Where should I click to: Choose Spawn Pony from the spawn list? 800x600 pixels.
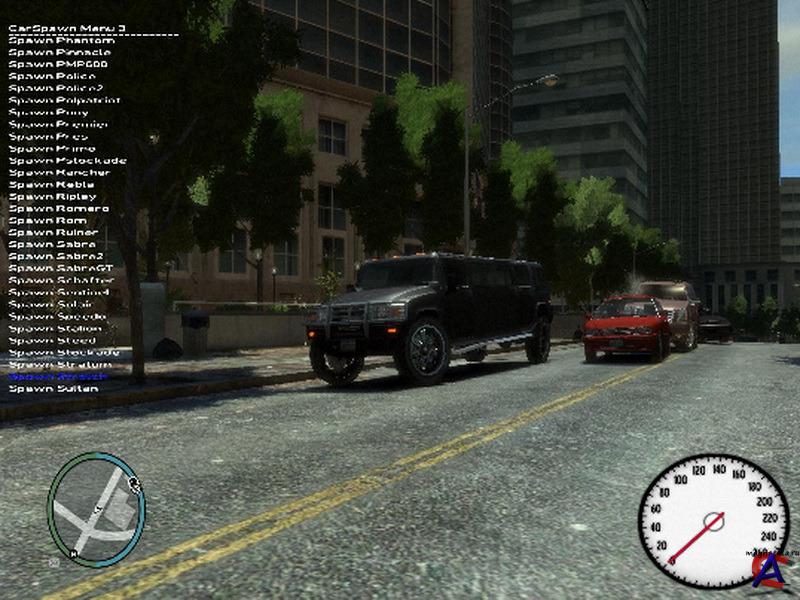[x=49, y=112]
